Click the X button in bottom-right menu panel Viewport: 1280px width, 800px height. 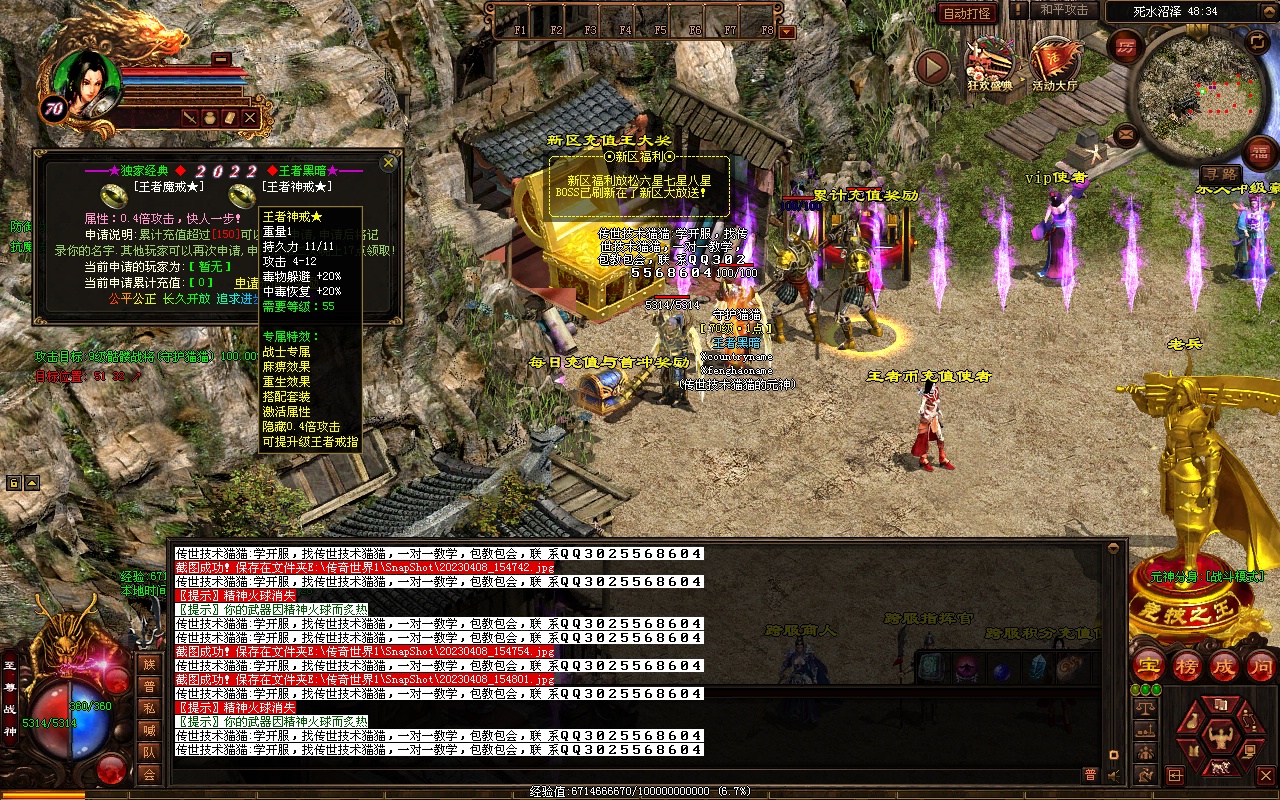coord(1265,775)
